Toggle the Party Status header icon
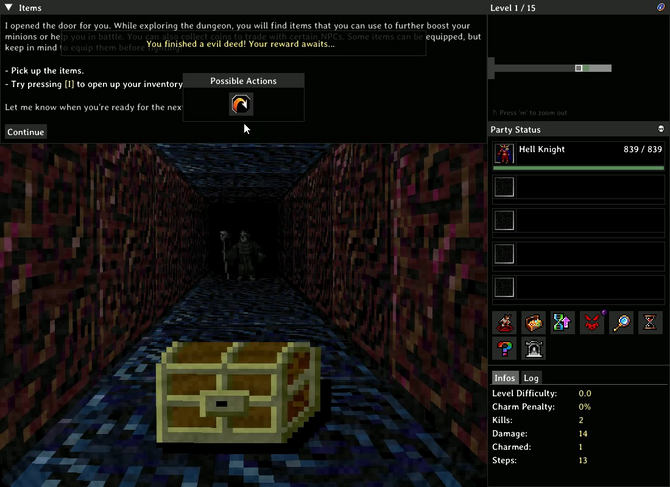The width and height of the screenshot is (670, 487). click(x=661, y=130)
